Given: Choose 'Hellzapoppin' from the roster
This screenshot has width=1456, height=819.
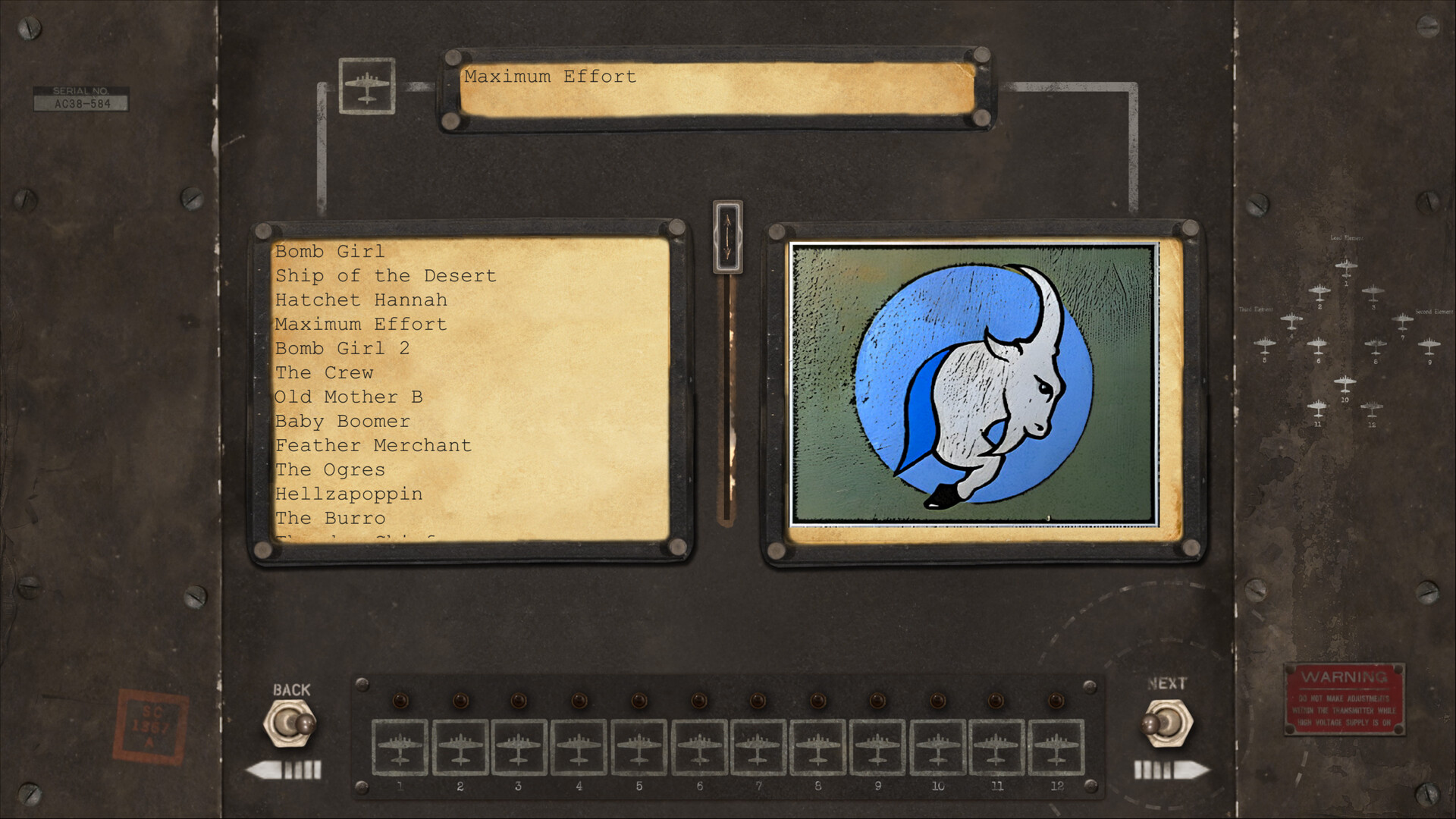Looking at the screenshot, I should (x=349, y=494).
